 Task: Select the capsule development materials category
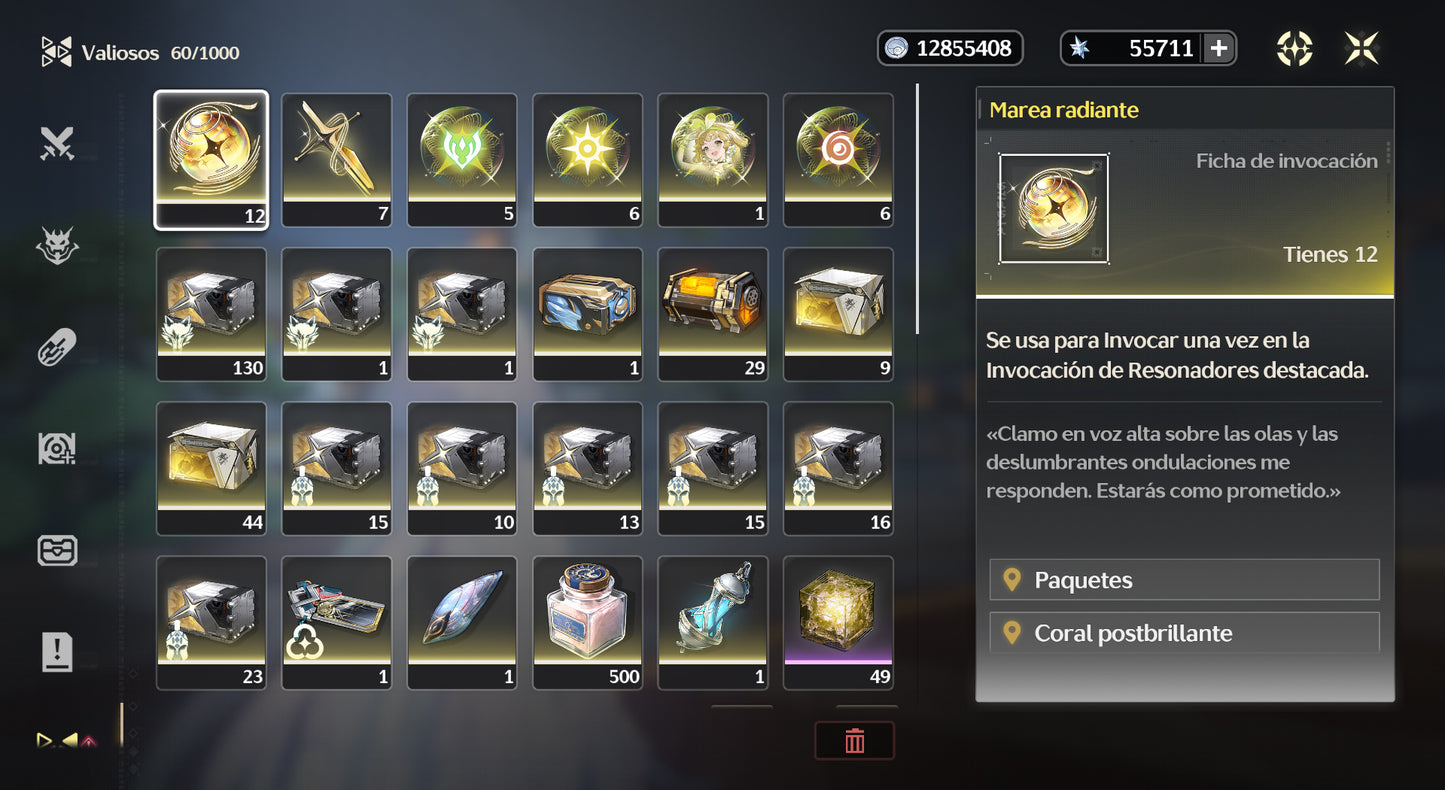click(57, 347)
